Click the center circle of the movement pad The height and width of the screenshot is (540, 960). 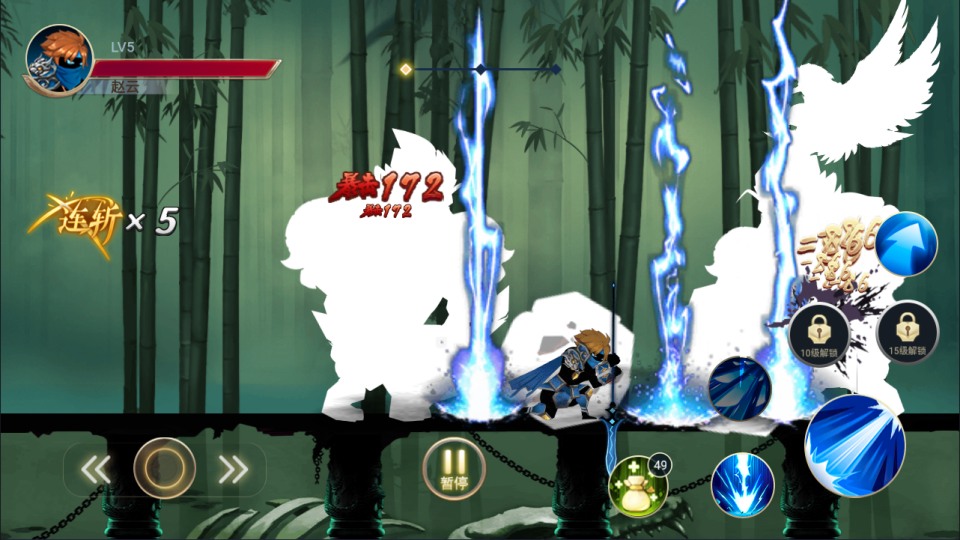[x=164, y=468]
